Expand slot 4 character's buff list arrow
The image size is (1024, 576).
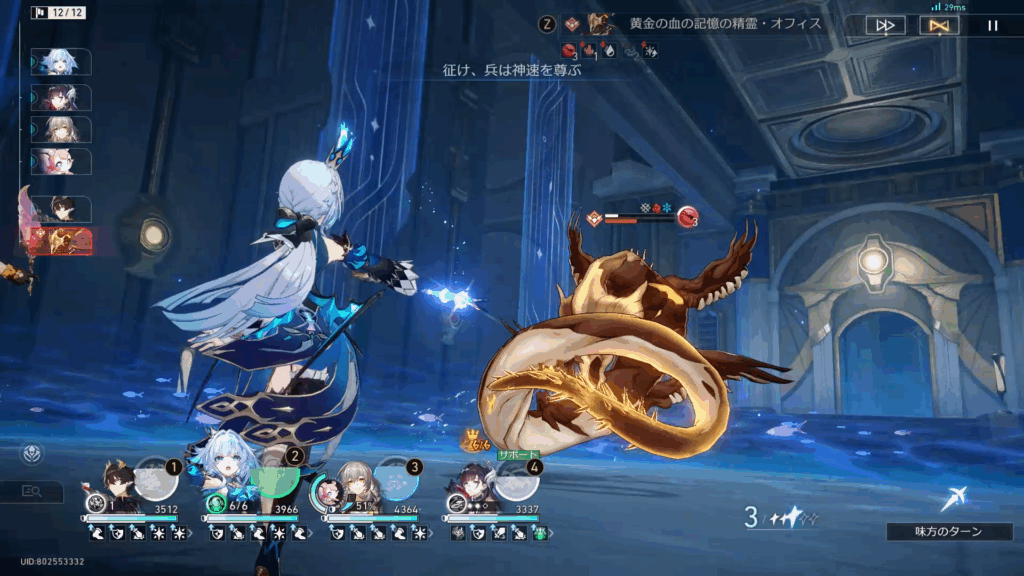(x=550, y=534)
